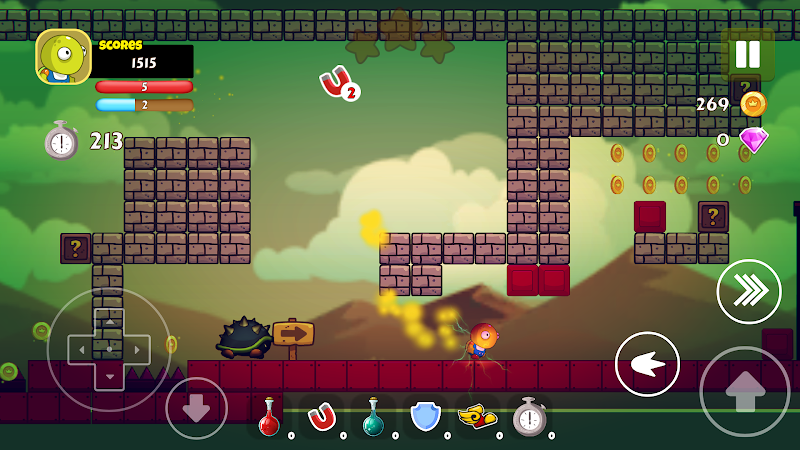Tap the jump up-arrow button
Image resolution: width=800 pixels, height=450 pixels.
point(744,391)
